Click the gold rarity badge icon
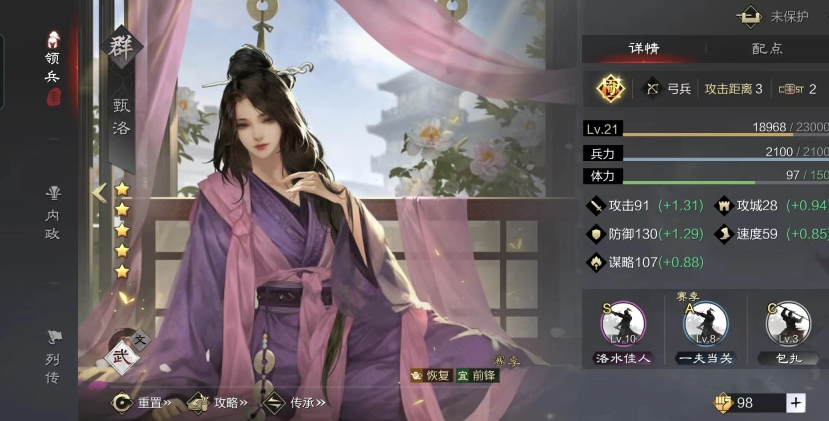The image size is (829, 421). pyautogui.click(x=610, y=89)
